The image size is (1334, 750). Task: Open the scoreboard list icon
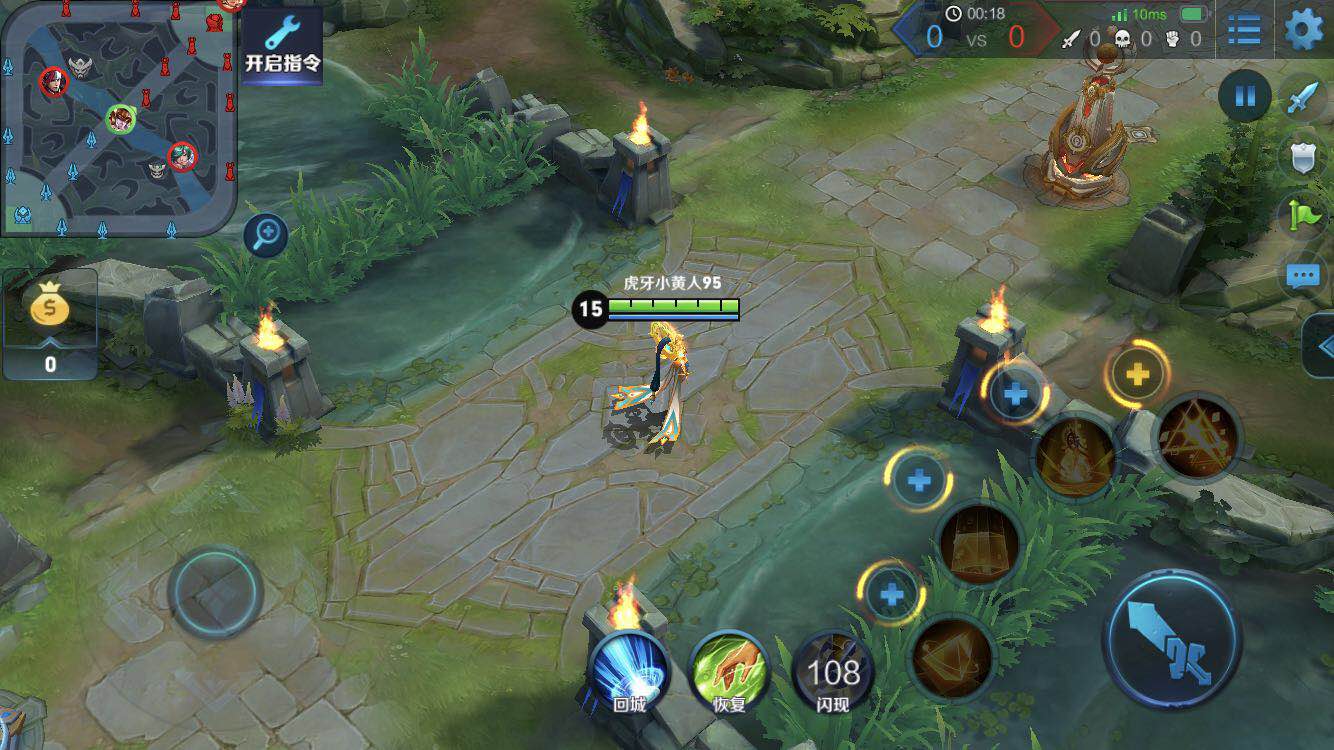1244,29
